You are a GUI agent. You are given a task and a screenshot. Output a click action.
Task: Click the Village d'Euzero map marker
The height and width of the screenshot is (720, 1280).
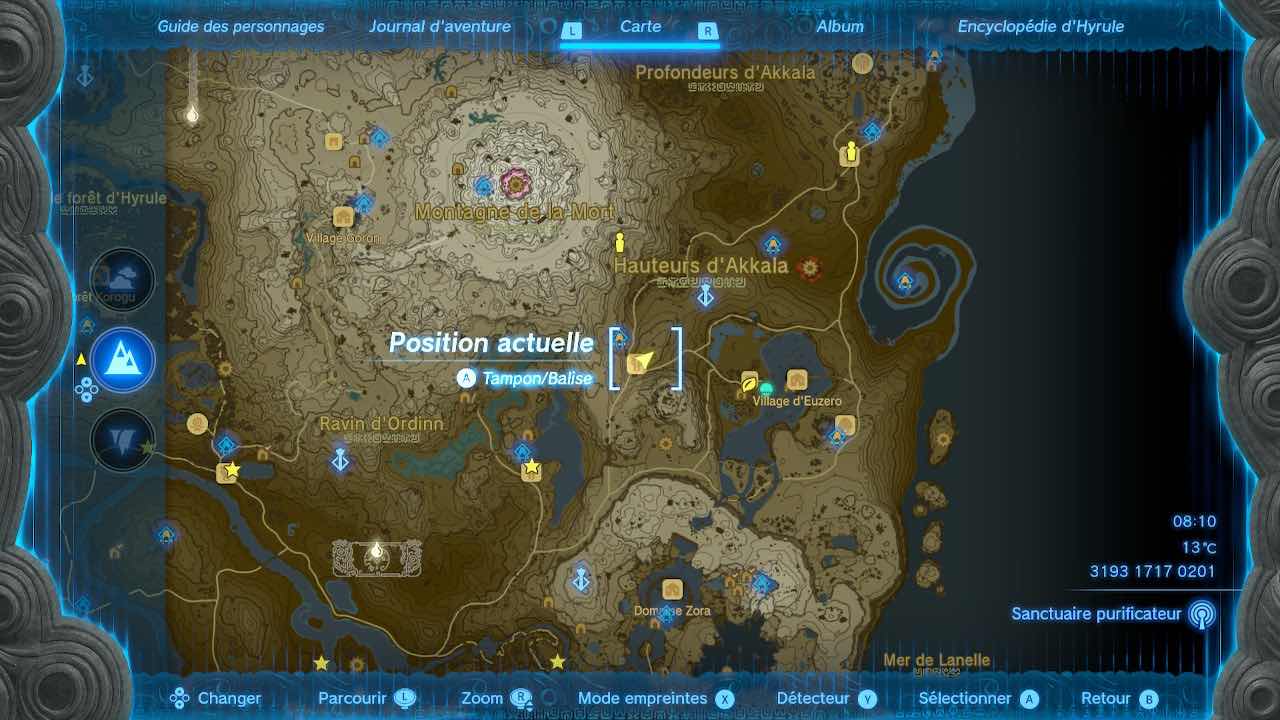coord(797,380)
